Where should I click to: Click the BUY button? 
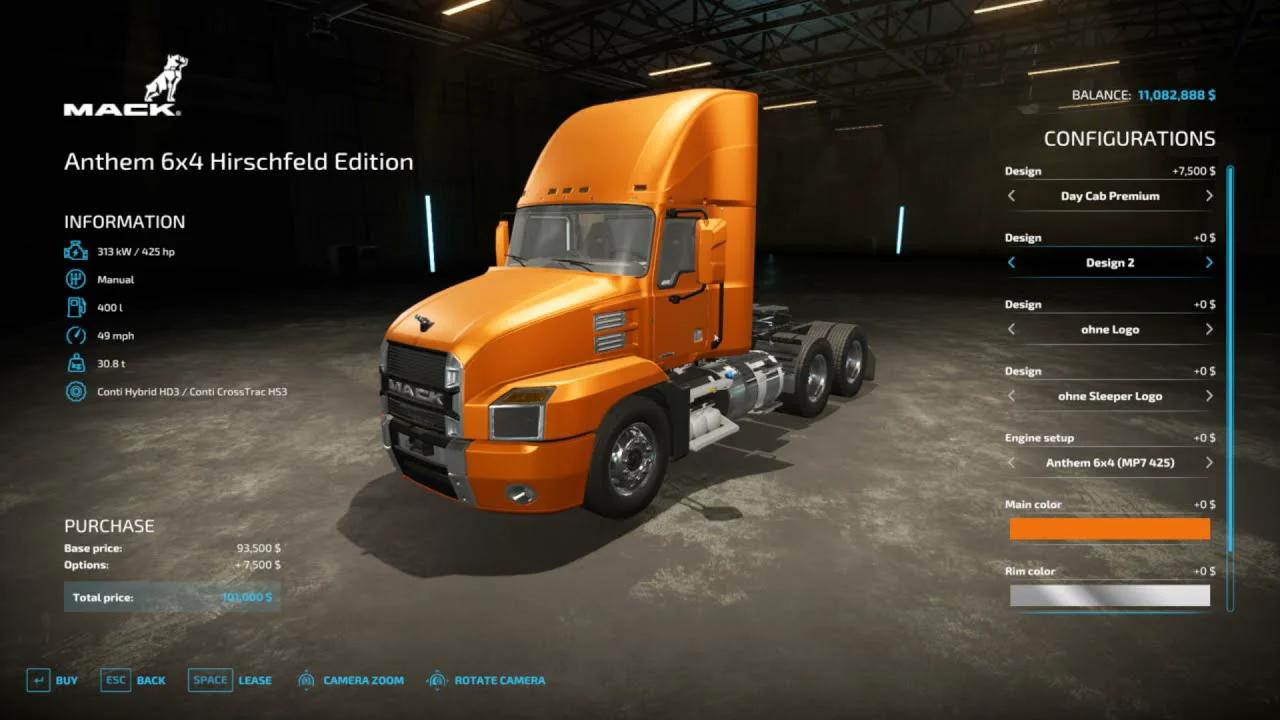pyautogui.click(x=67, y=679)
